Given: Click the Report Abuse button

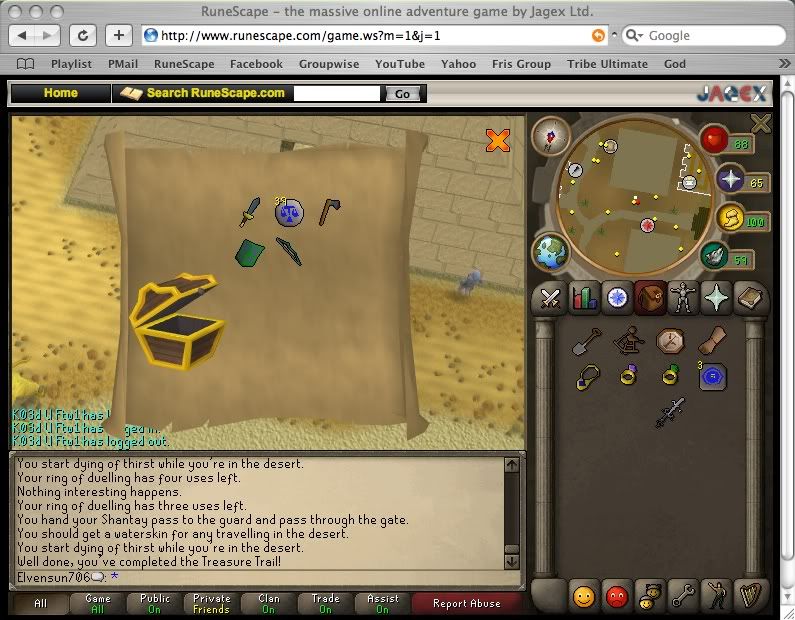Looking at the screenshot, I should tap(466, 604).
